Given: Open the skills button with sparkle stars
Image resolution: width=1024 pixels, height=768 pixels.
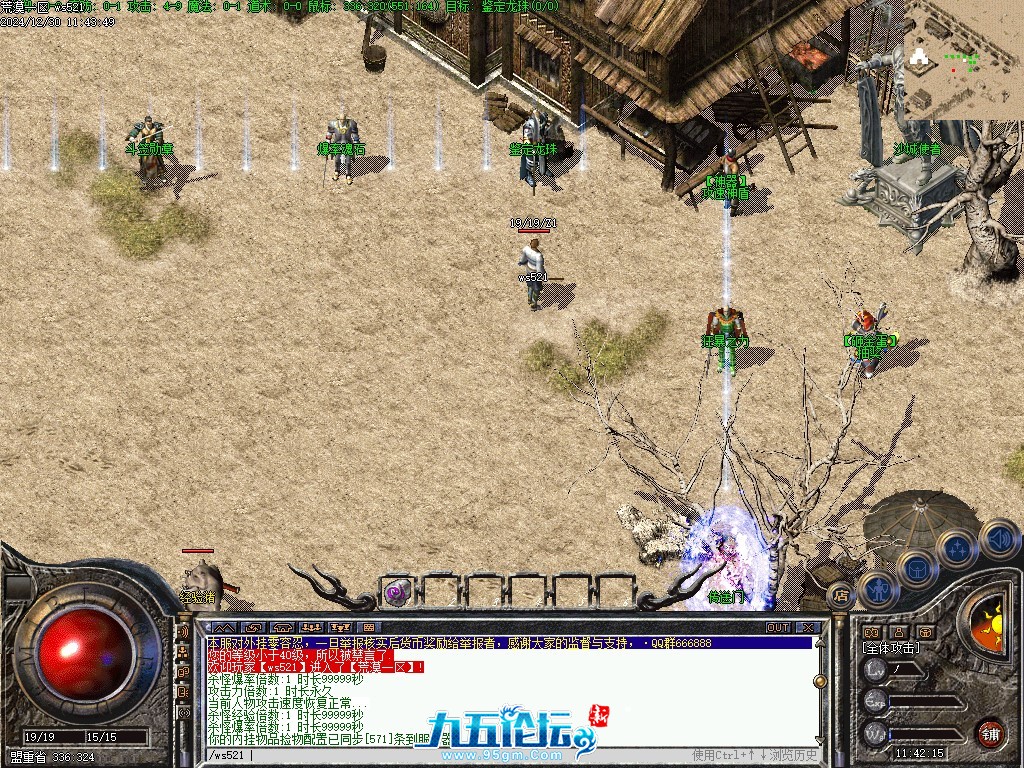Looking at the screenshot, I should pos(958,548).
